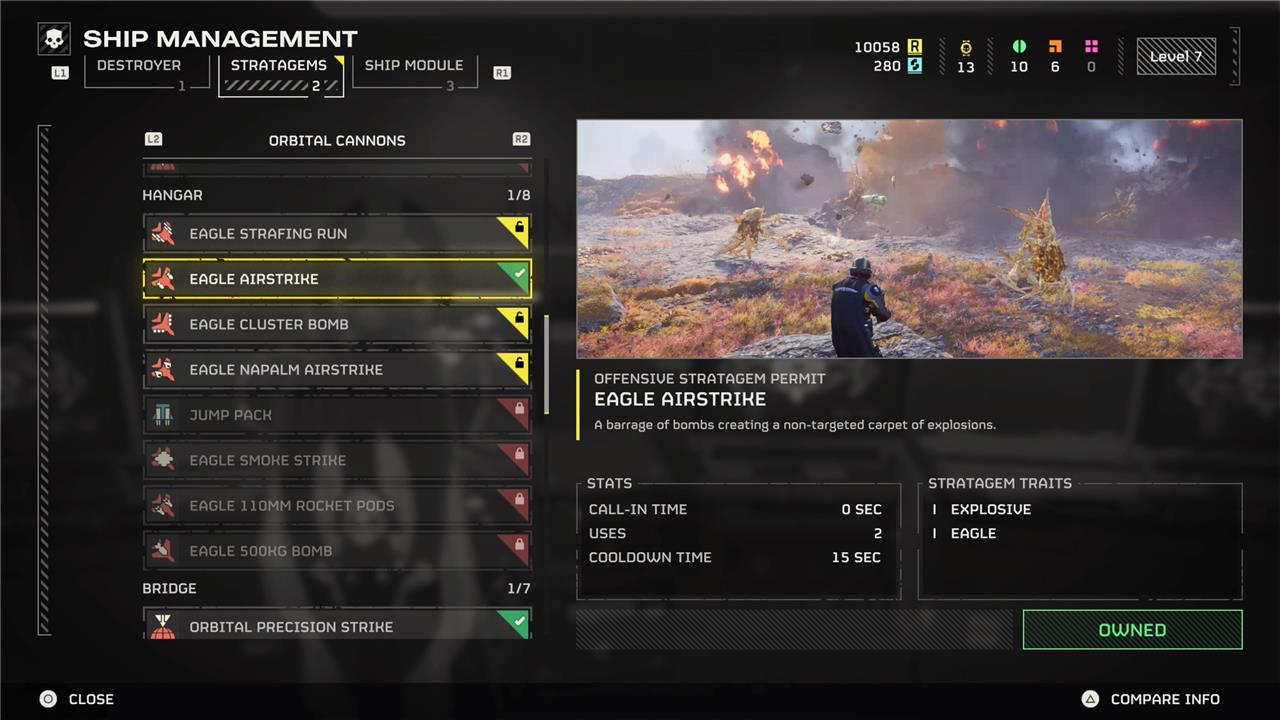
Task: Click the stratagem list scrollbar handle
Action: [546, 365]
